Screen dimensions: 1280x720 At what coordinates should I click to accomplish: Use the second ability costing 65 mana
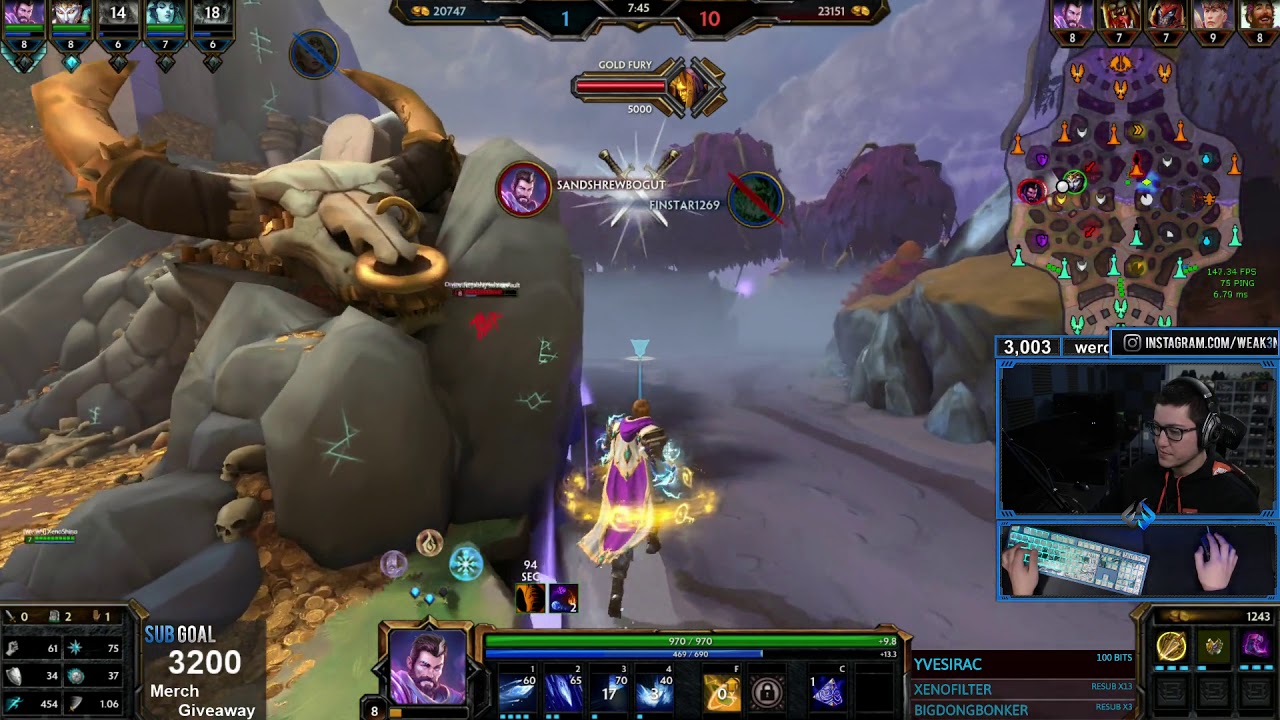click(563, 691)
